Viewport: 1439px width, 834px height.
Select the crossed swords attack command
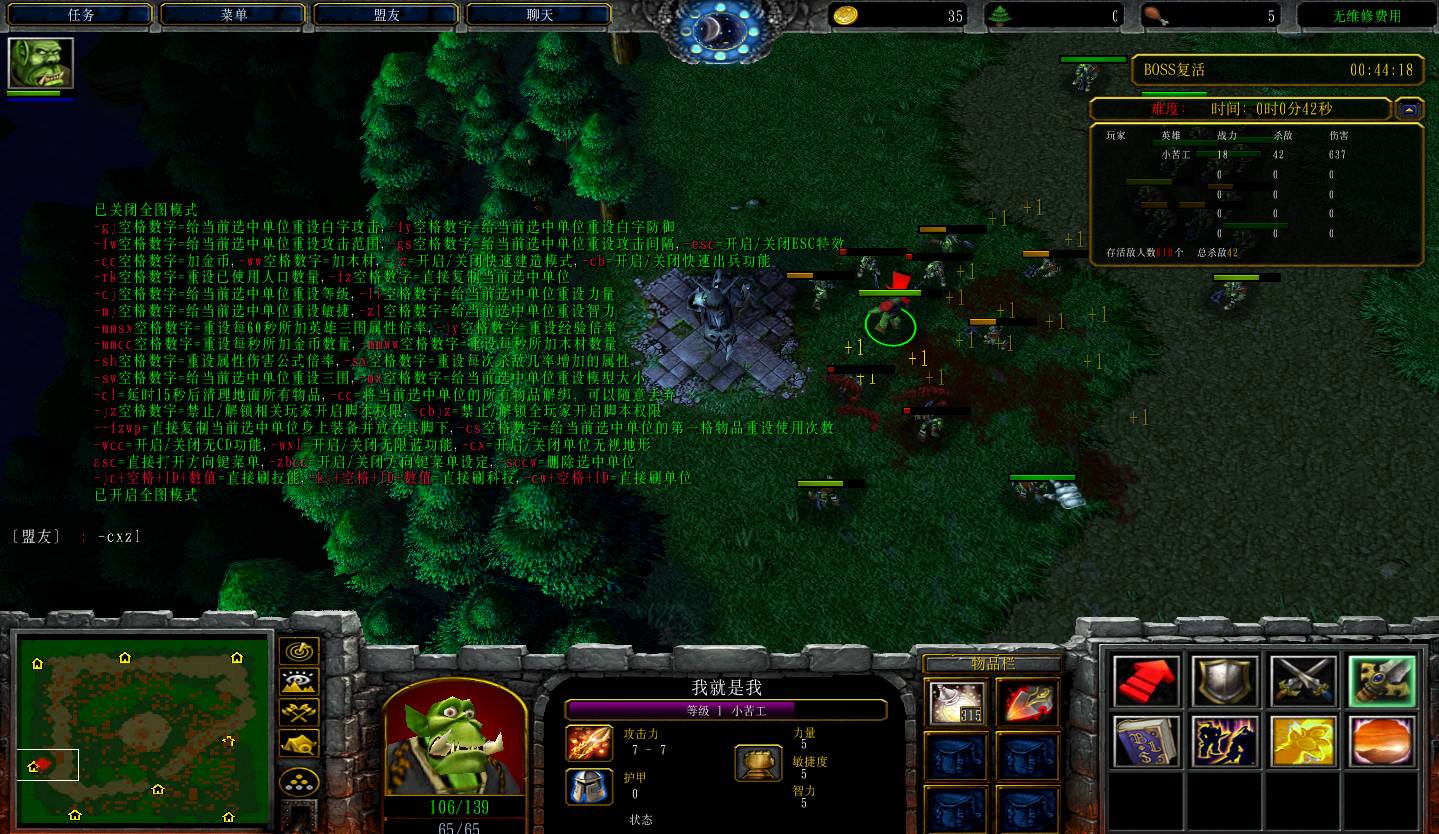[1304, 682]
